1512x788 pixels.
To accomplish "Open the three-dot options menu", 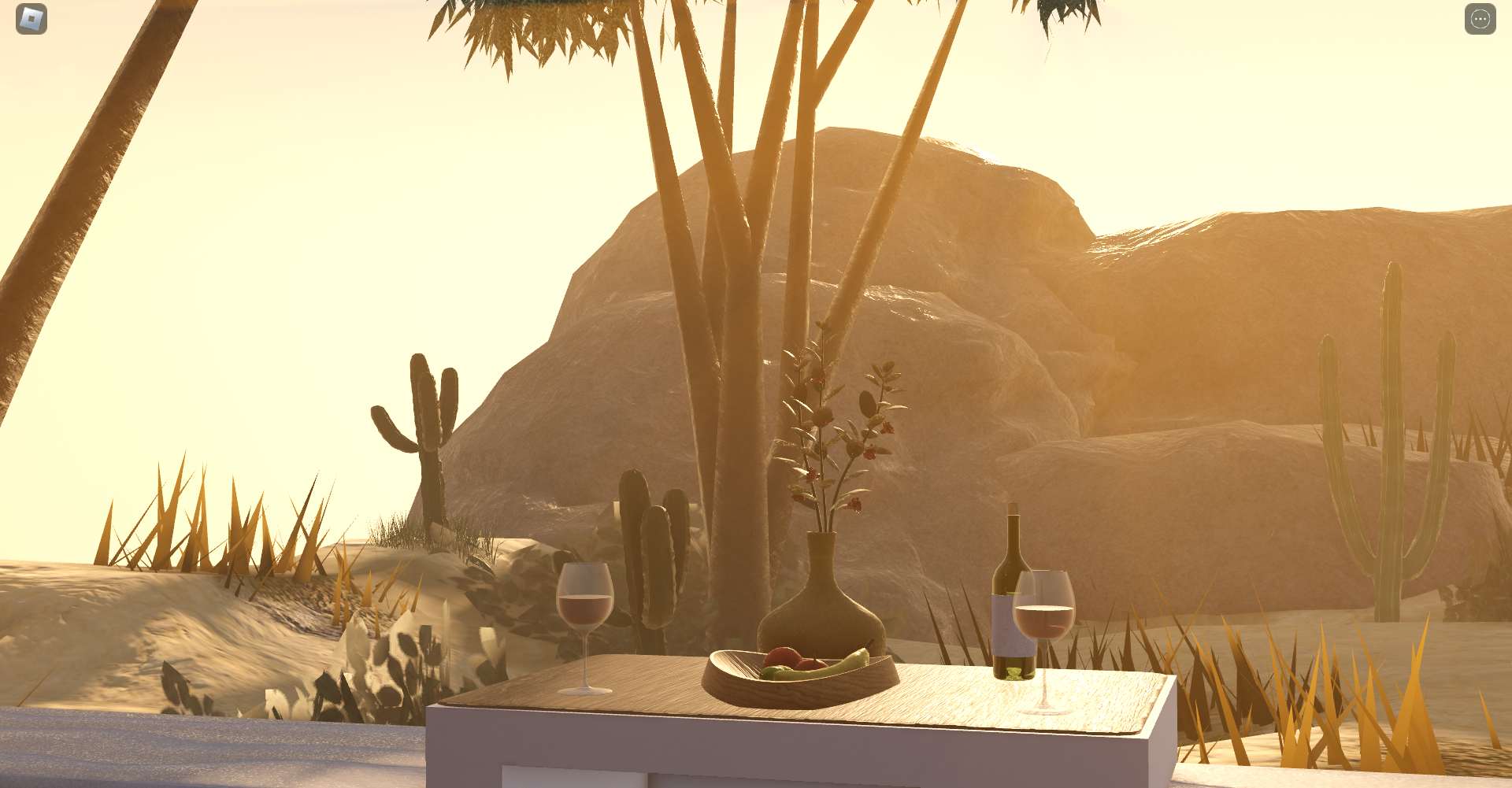I will click(1480, 19).
